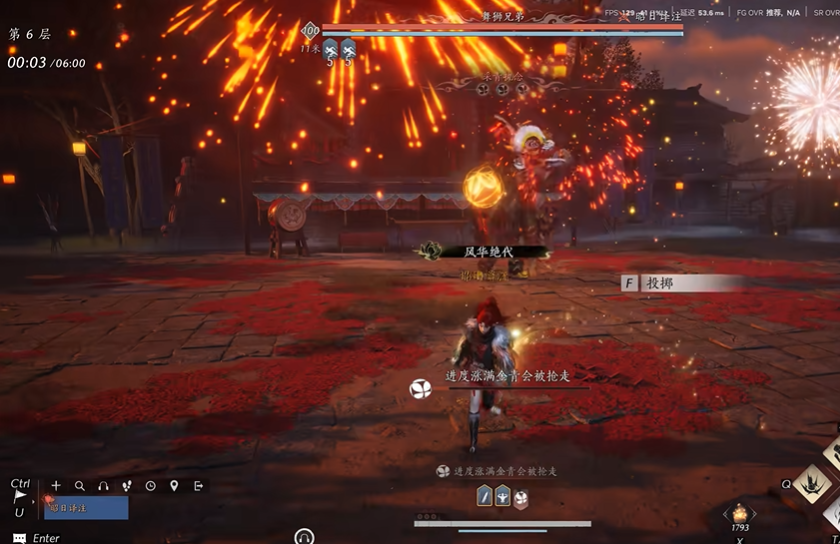This screenshot has width=840, height=544.
Task: Open the chat bubble icon
Action: coord(19,538)
